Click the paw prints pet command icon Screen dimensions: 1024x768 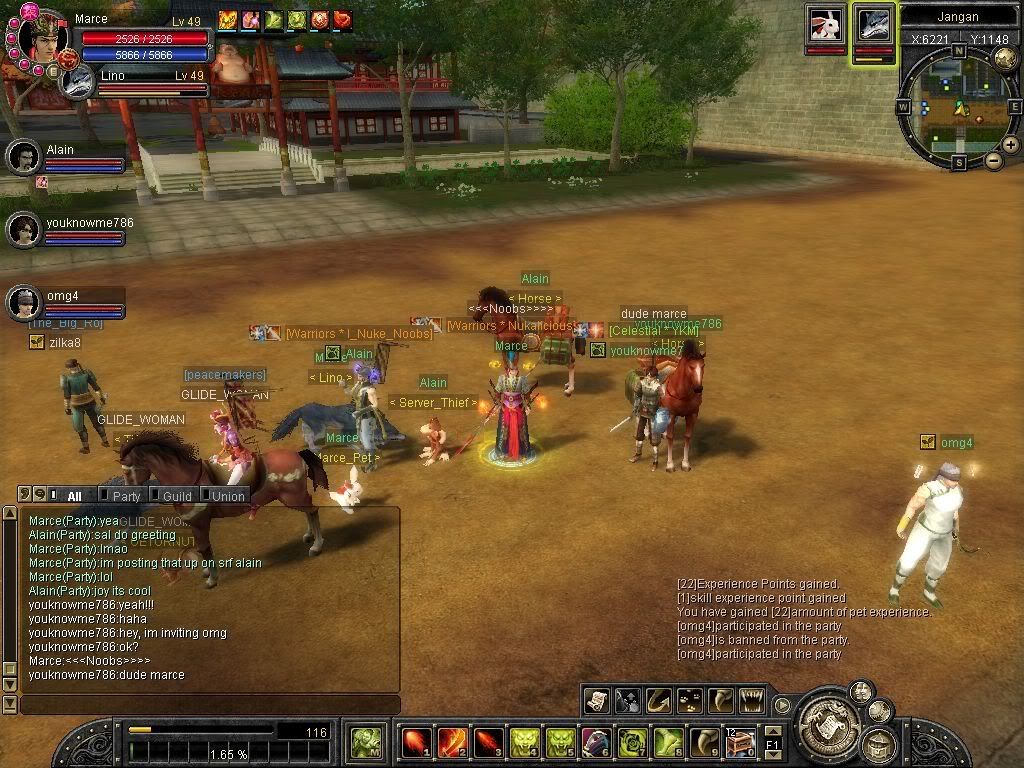point(689,700)
